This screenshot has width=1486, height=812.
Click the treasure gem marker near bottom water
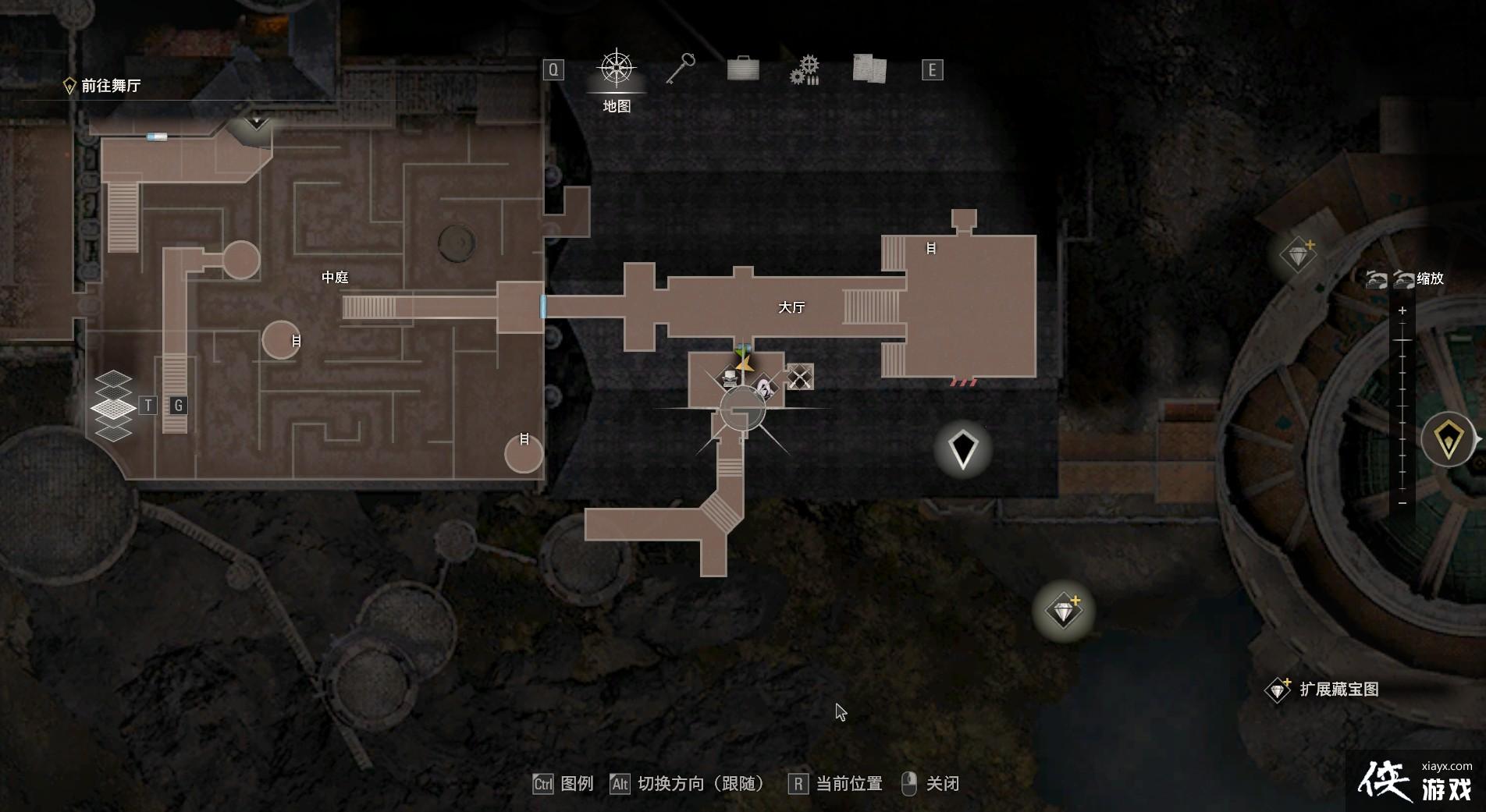click(x=1063, y=610)
